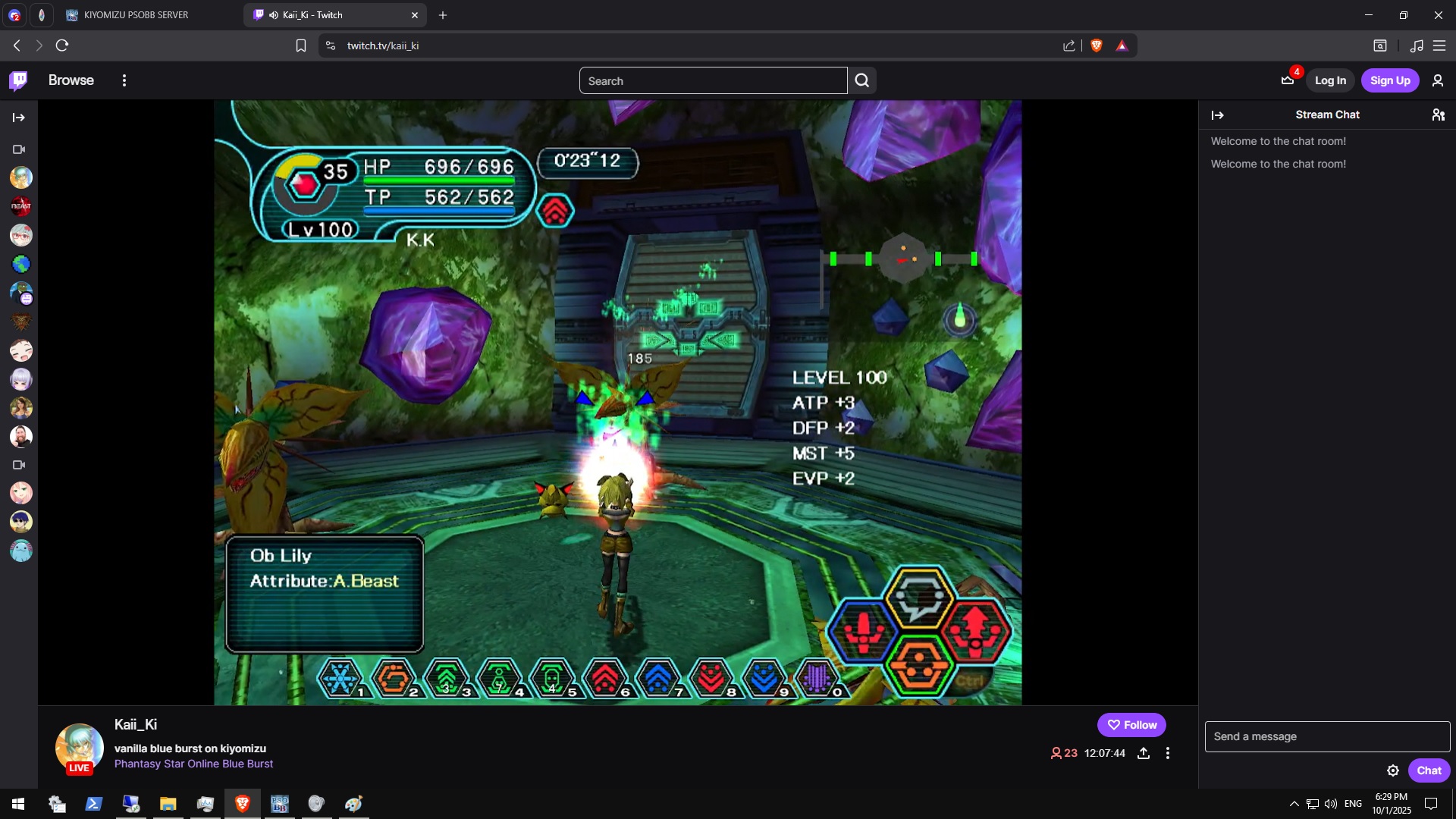This screenshot has width=1456, height=819.
Task: Click the hexagonal radar minimap
Action: tap(903, 259)
